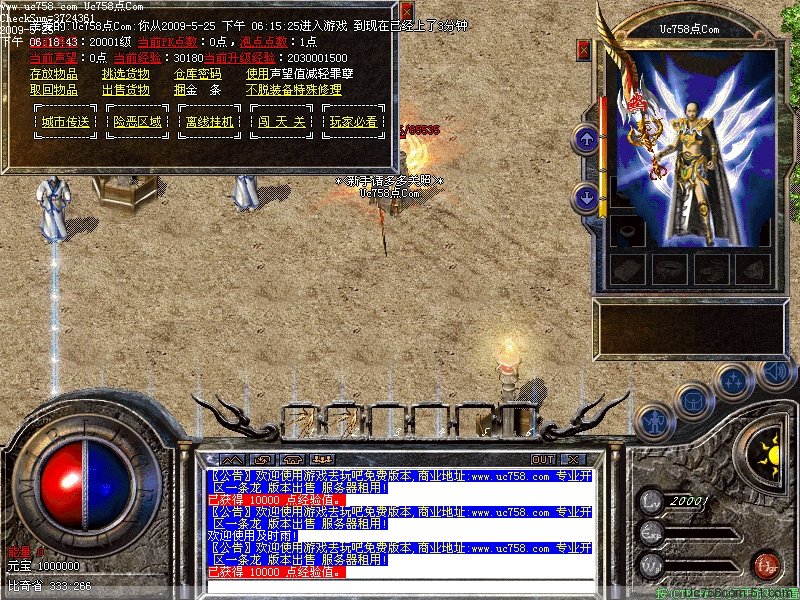Open the shield-and-figure character status icon
Viewport: 800px width, 600px height.
tap(654, 420)
